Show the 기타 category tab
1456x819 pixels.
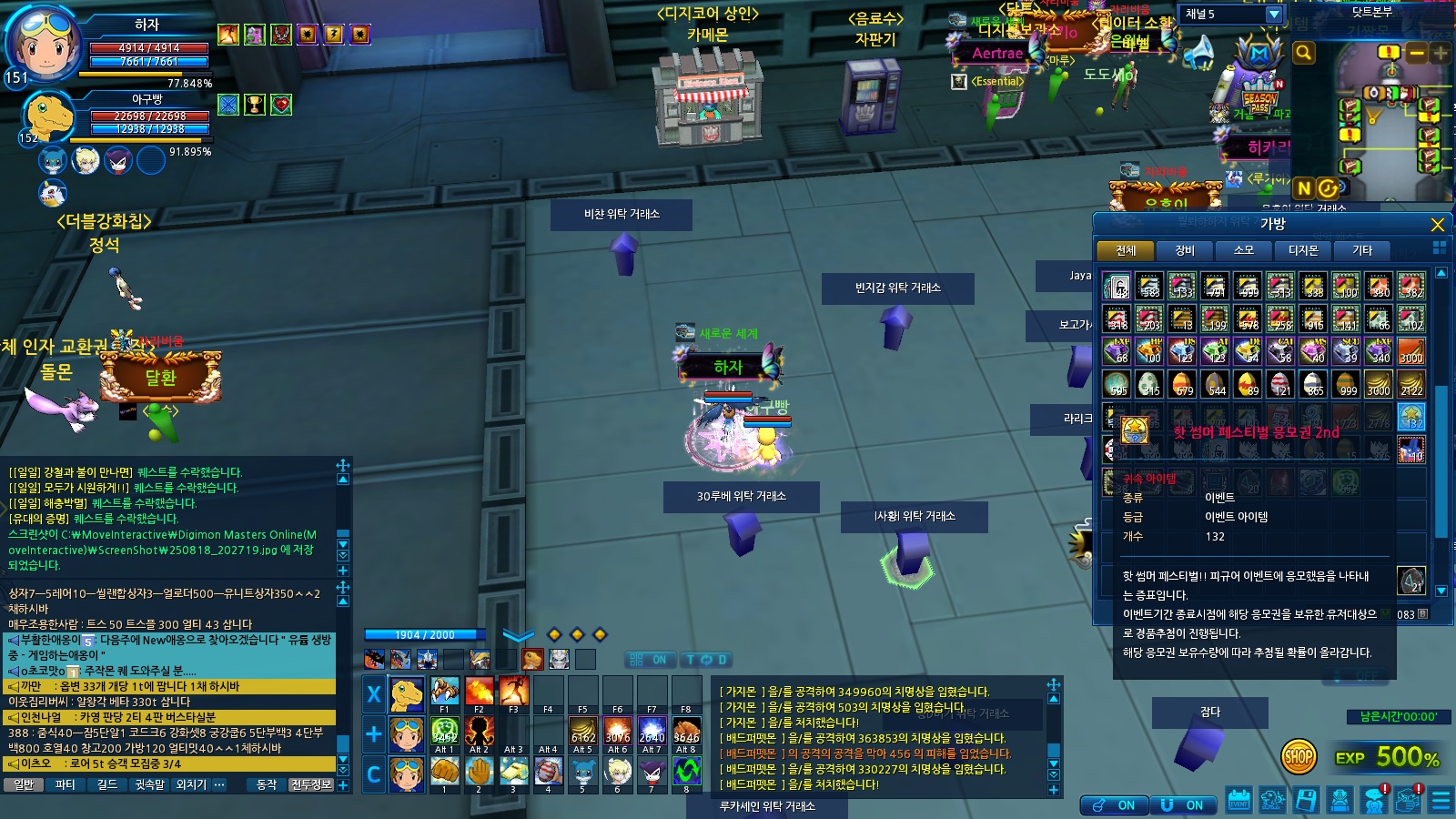[x=1361, y=250]
